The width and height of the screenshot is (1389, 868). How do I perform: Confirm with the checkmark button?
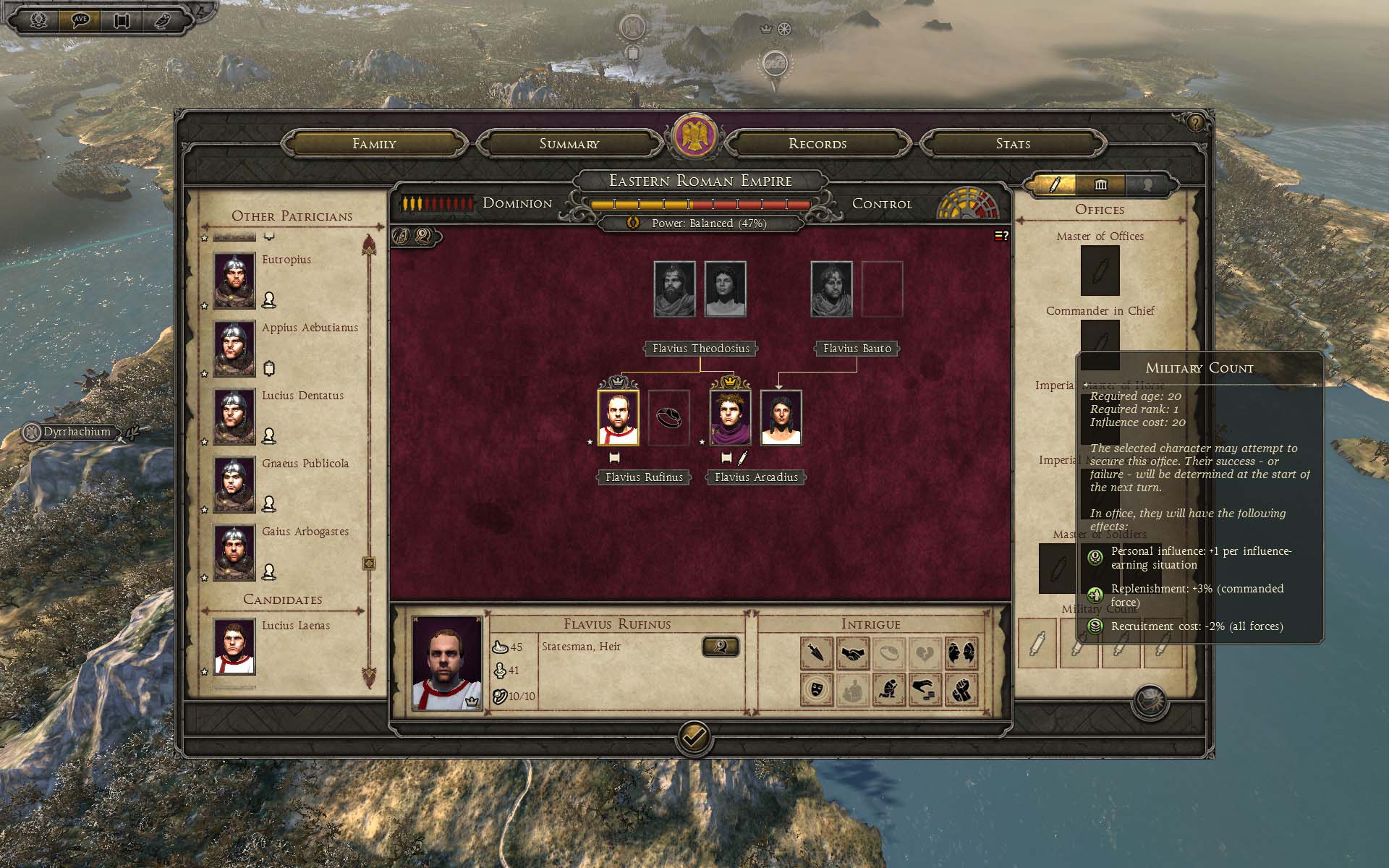694,738
